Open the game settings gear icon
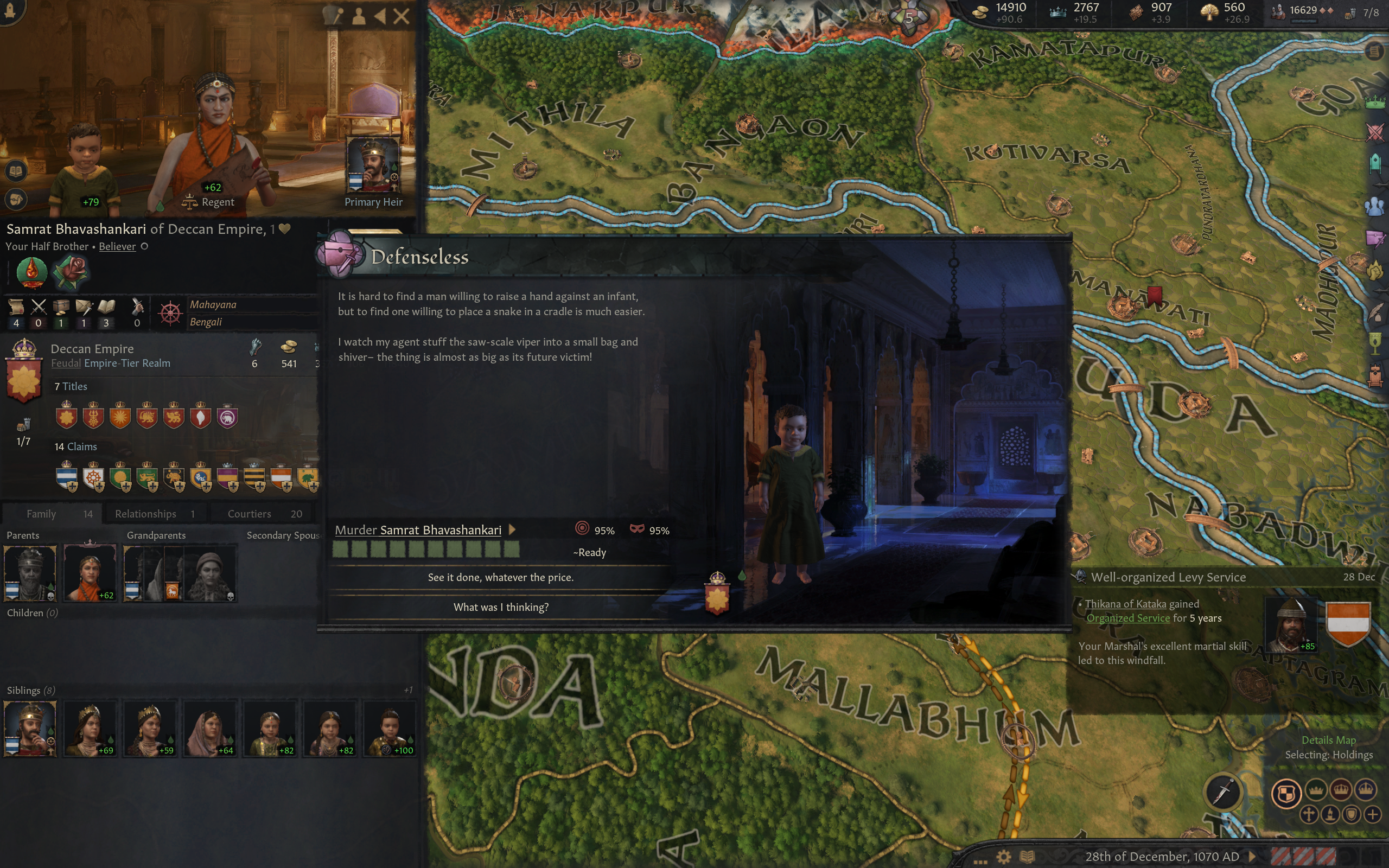This screenshot has width=1389, height=868. coord(1003,857)
